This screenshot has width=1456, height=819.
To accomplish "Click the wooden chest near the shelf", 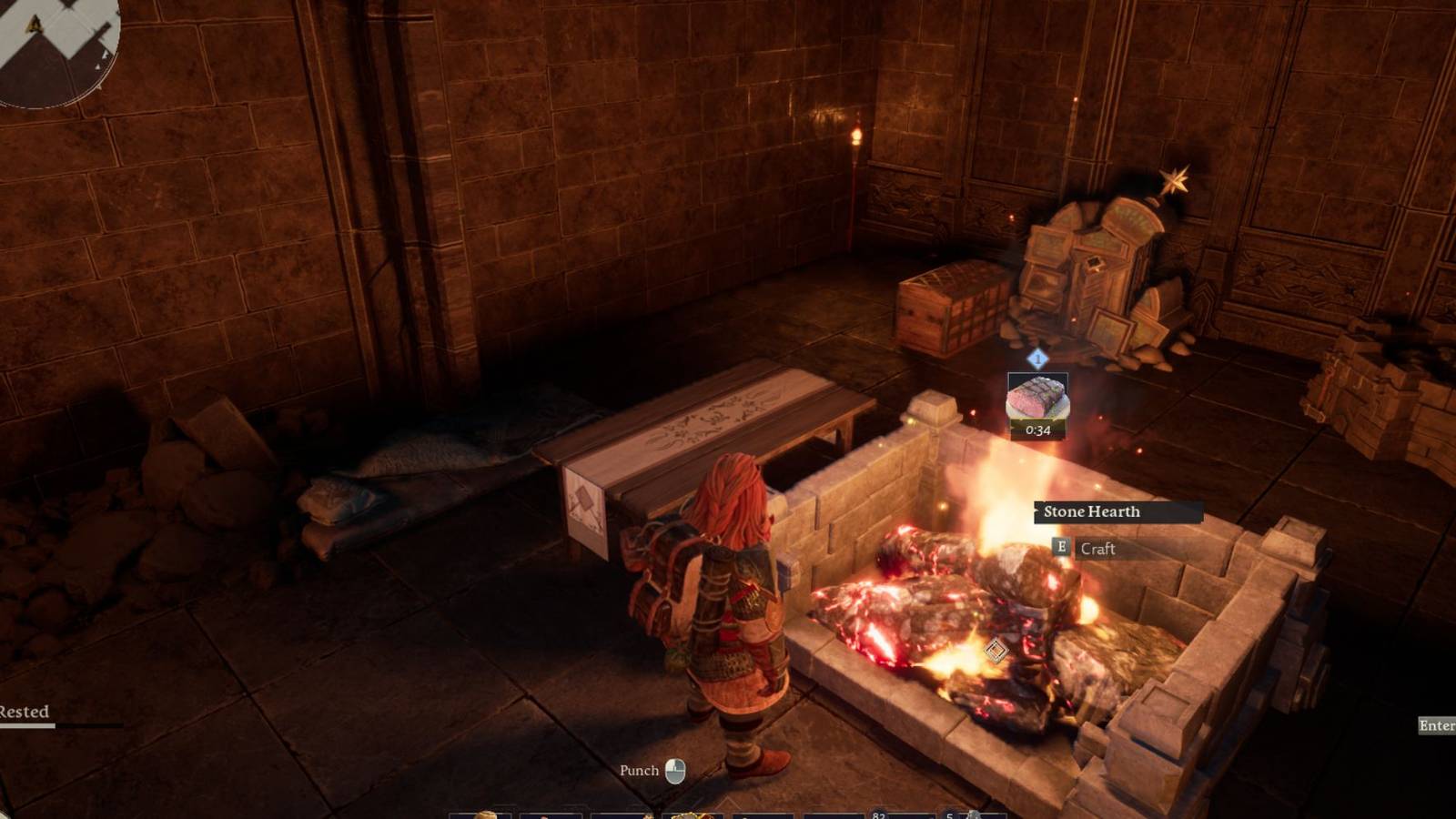I will (946, 309).
